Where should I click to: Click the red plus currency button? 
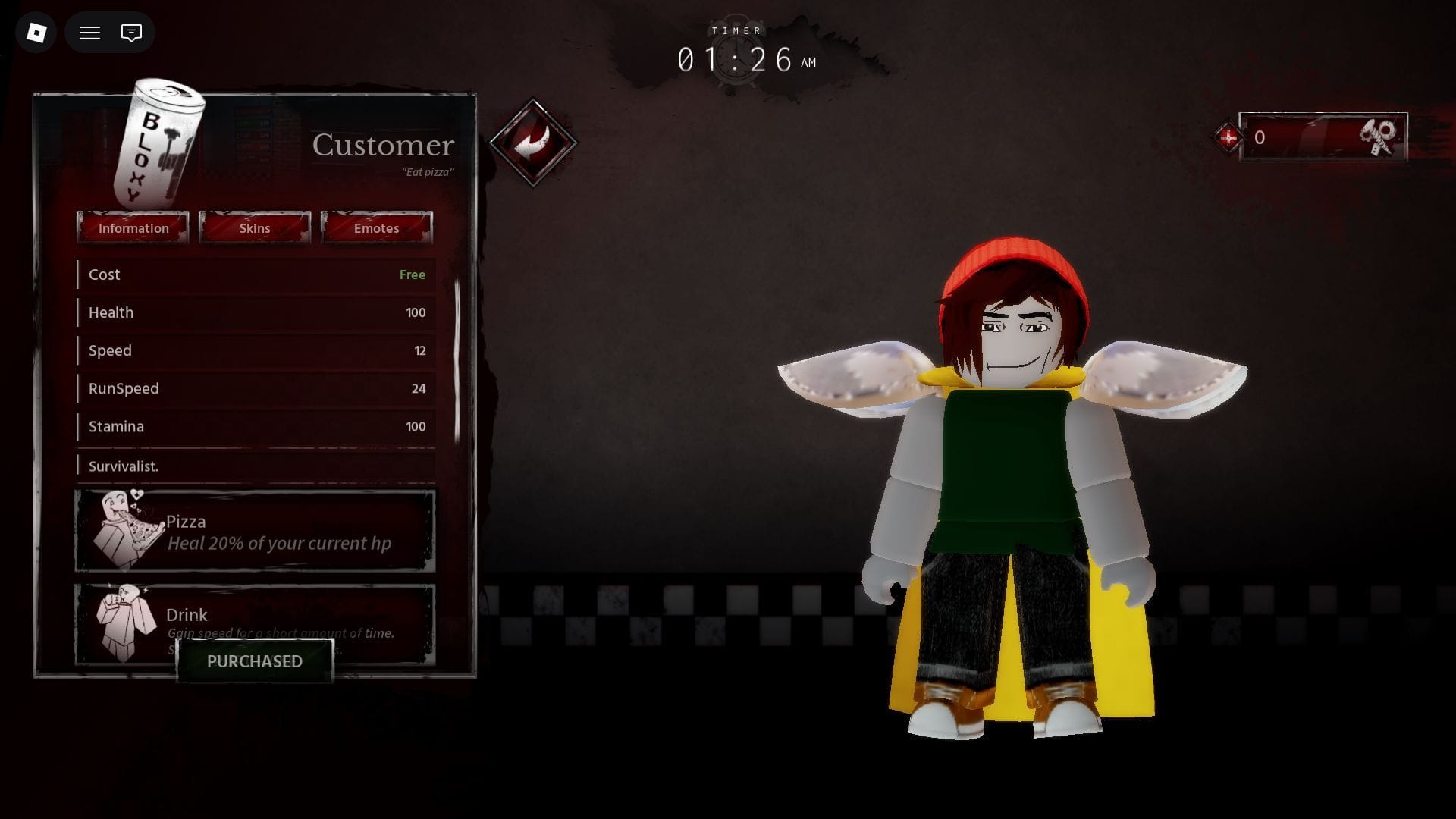[x=1228, y=137]
